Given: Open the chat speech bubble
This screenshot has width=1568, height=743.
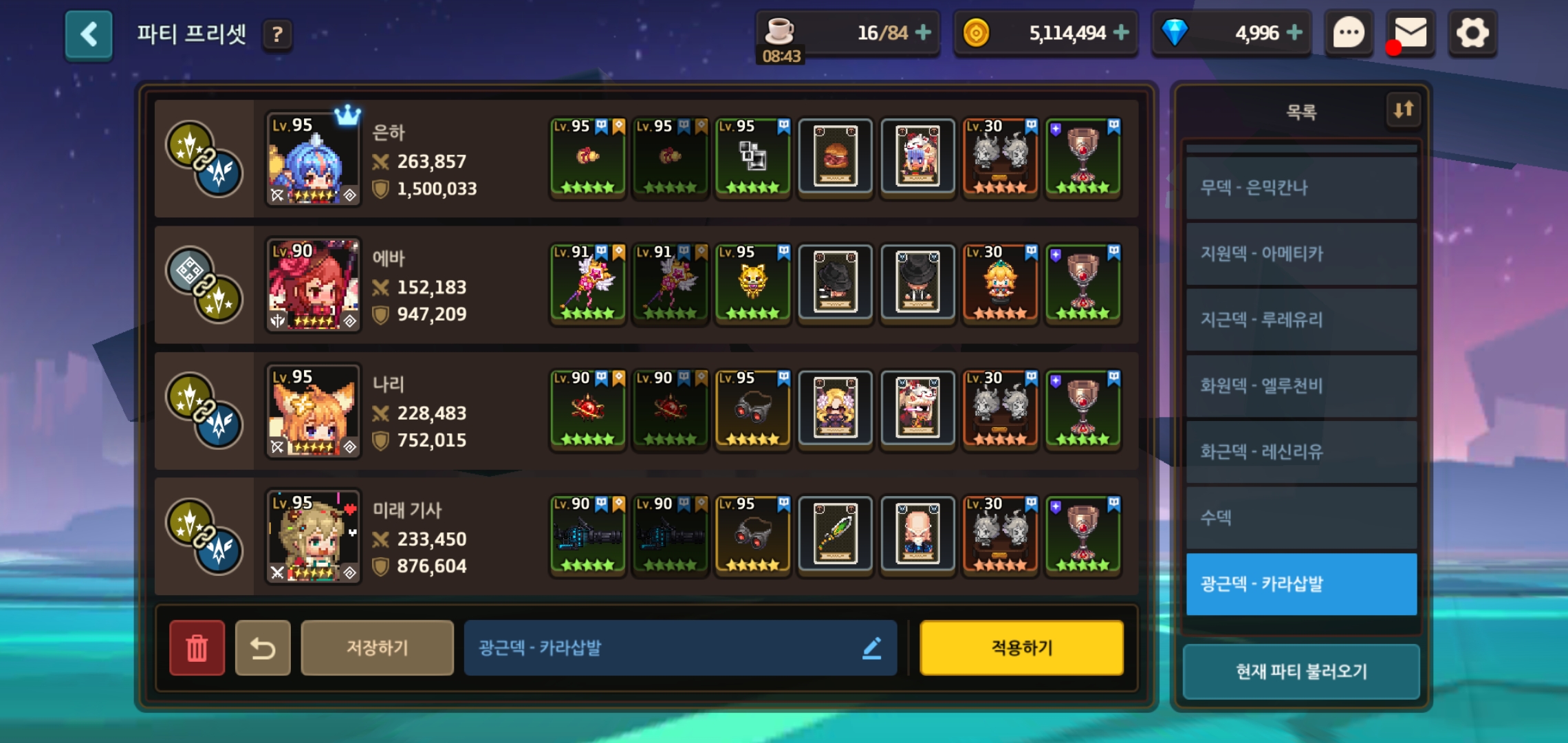Looking at the screenshot, I should 1349,33.
